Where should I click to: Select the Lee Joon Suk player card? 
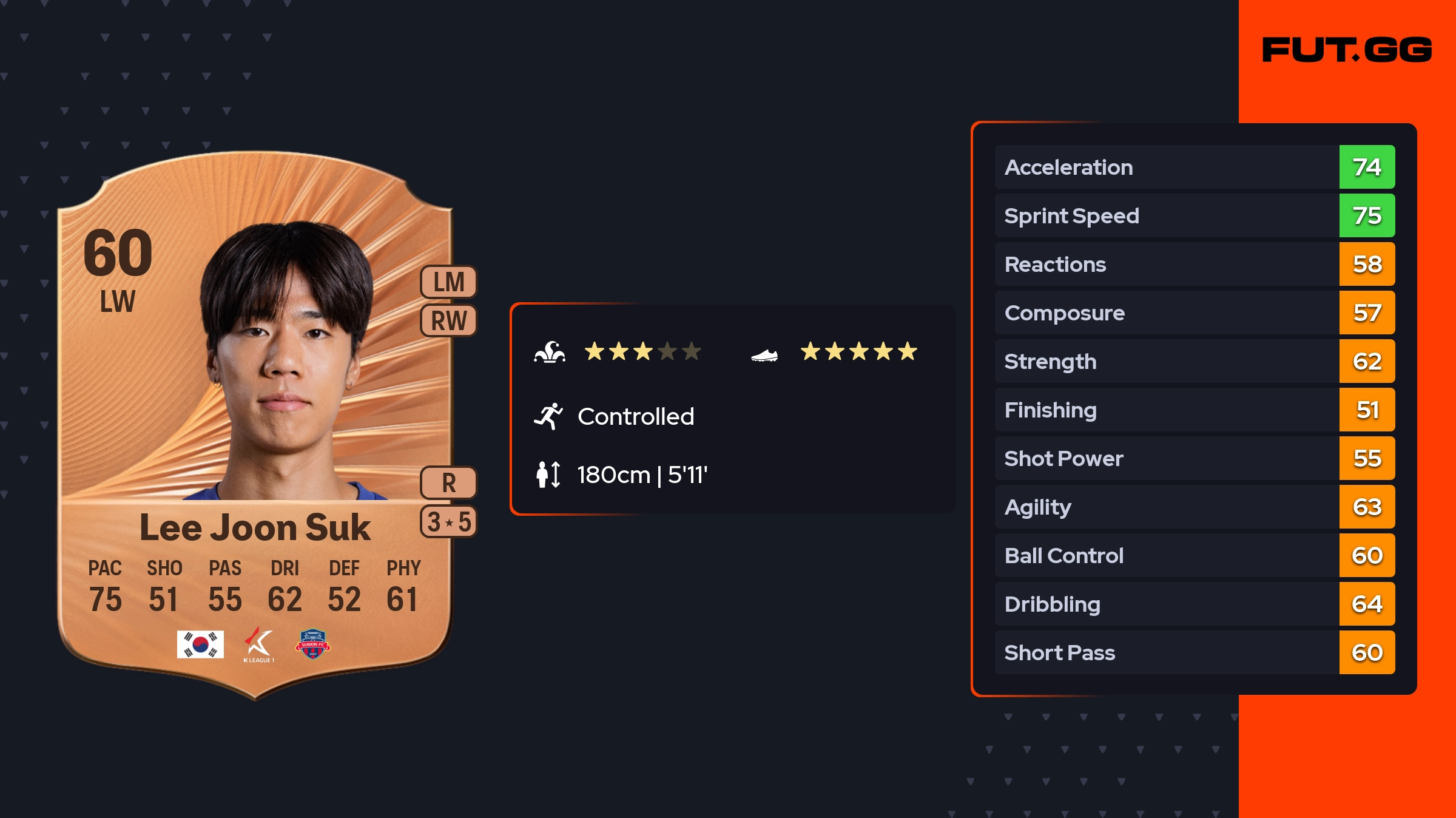[255, 425]
